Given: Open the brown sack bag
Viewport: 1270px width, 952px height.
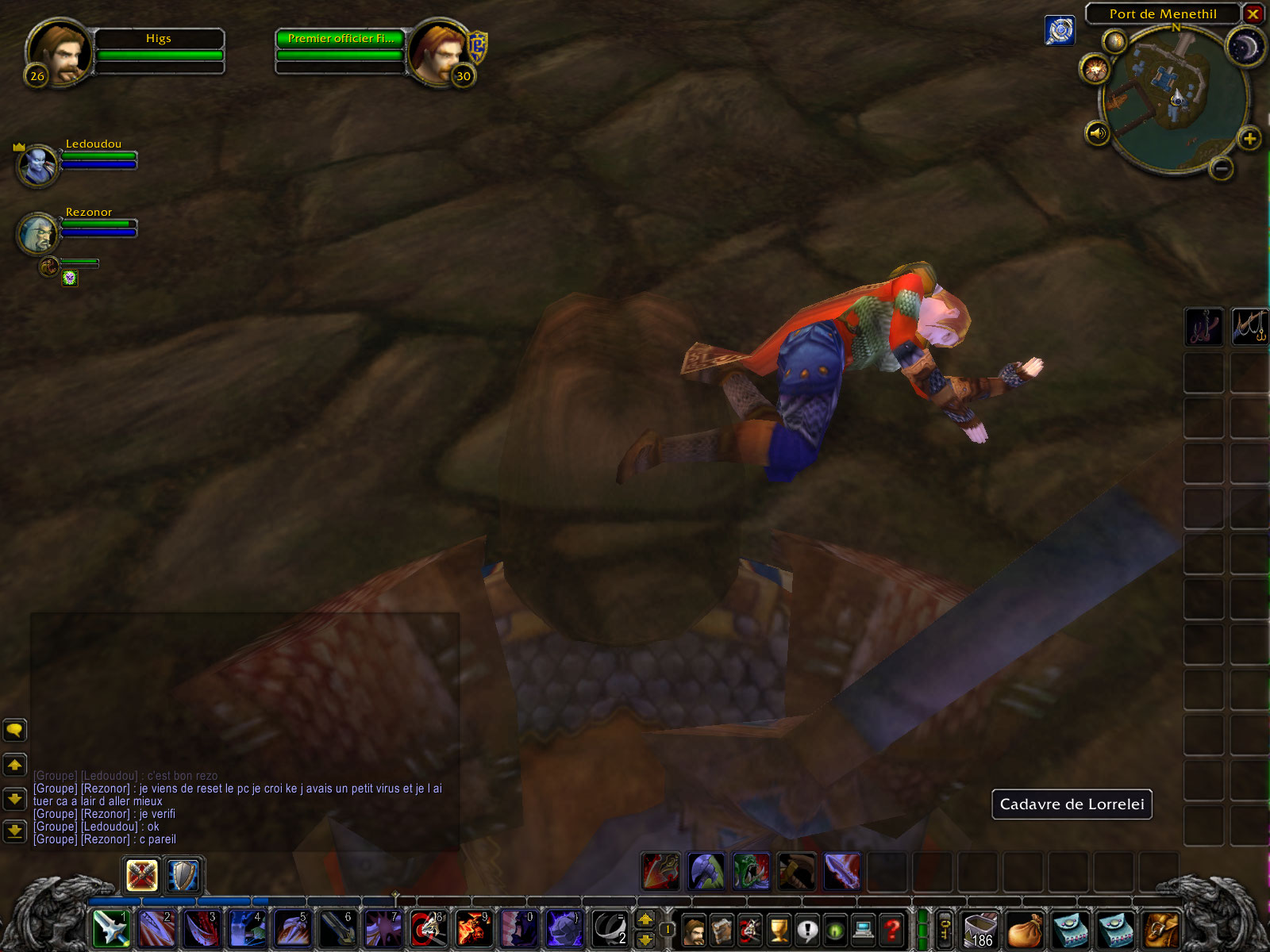Looking at the screenshot, I should (1025, 929).
